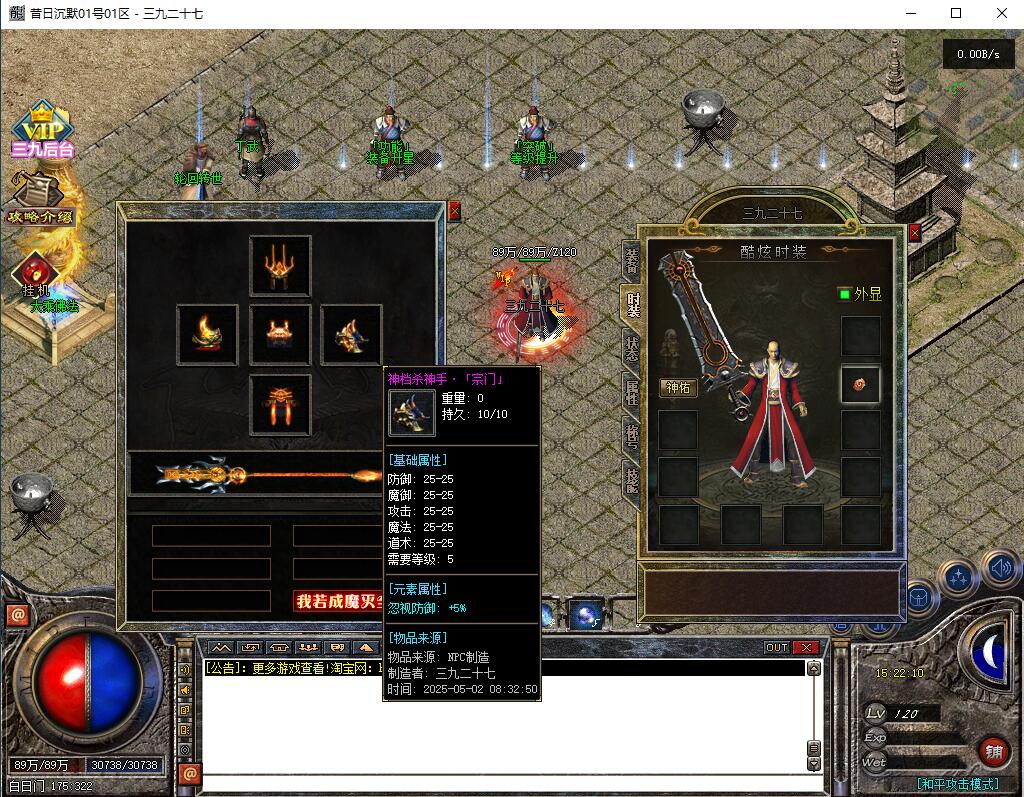Close the character fashion window

pyautogui.click(x=914, y=233)
